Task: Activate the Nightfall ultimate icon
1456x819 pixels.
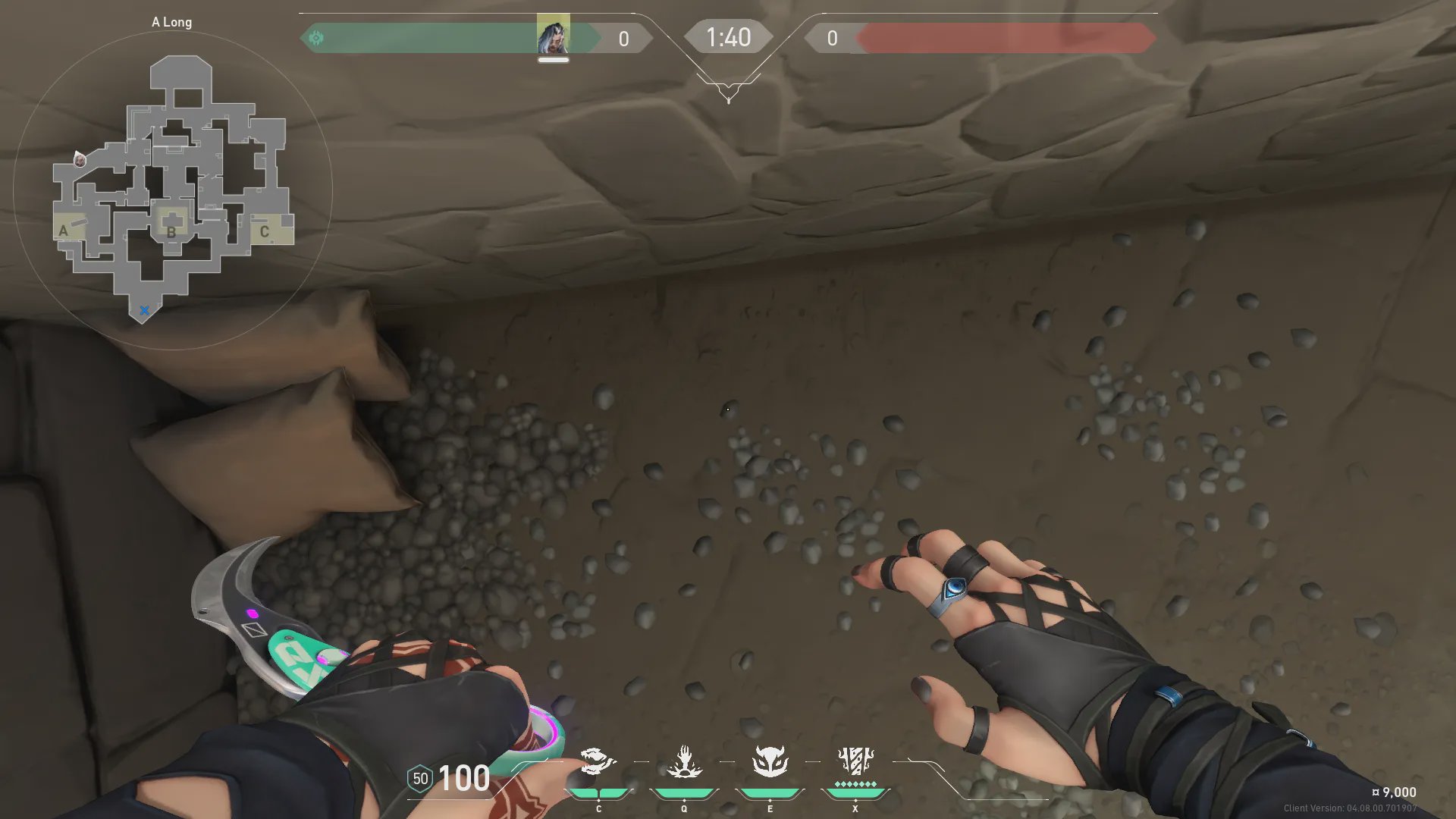Action: (x=855, y=760)
